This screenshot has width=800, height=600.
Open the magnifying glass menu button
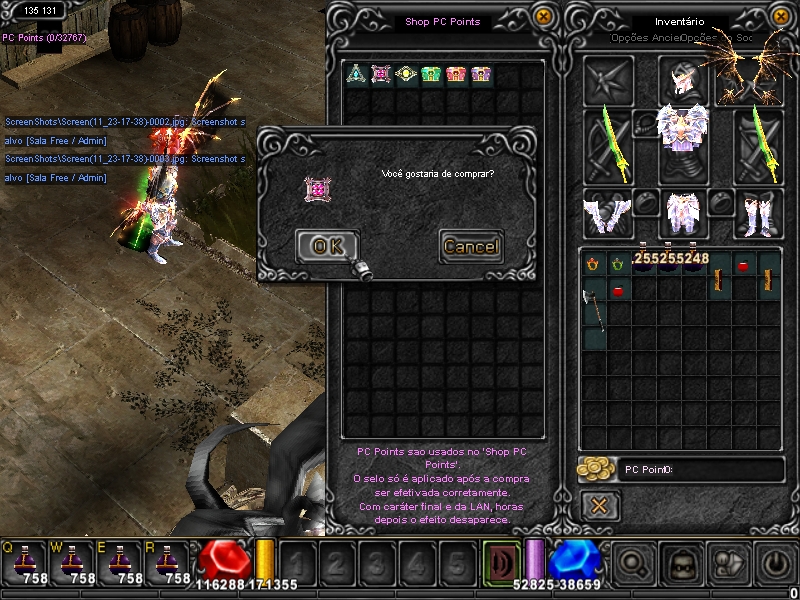(633, 564)
